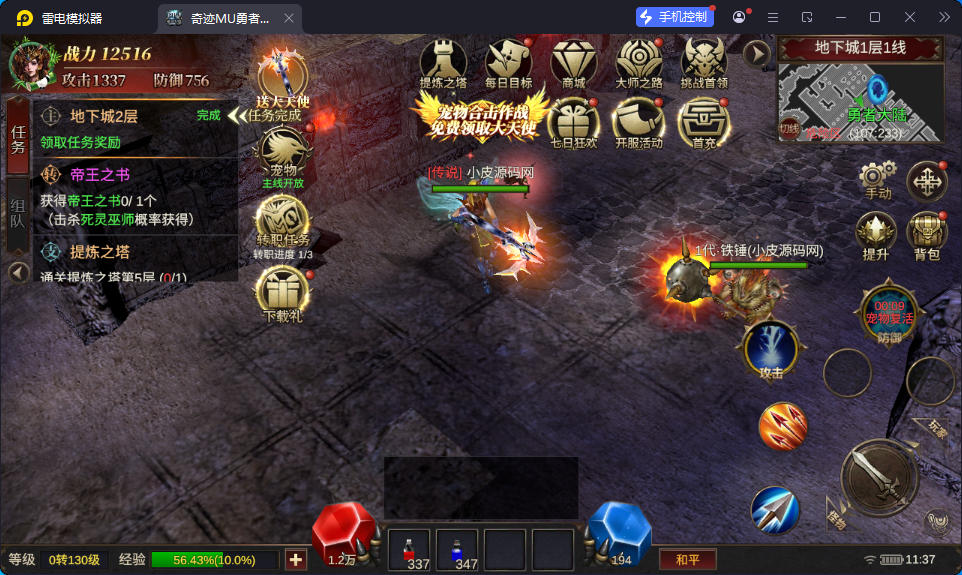Open the 开服活动 server event
This screenshot has width=962, height=575.
(x=638, y=122)
